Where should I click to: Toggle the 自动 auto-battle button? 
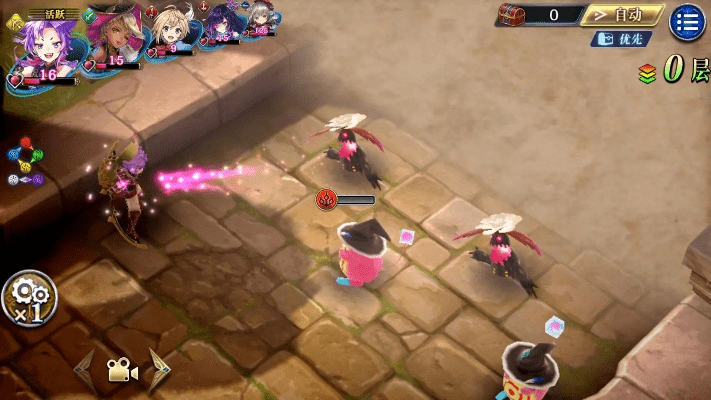click(621, 15)
